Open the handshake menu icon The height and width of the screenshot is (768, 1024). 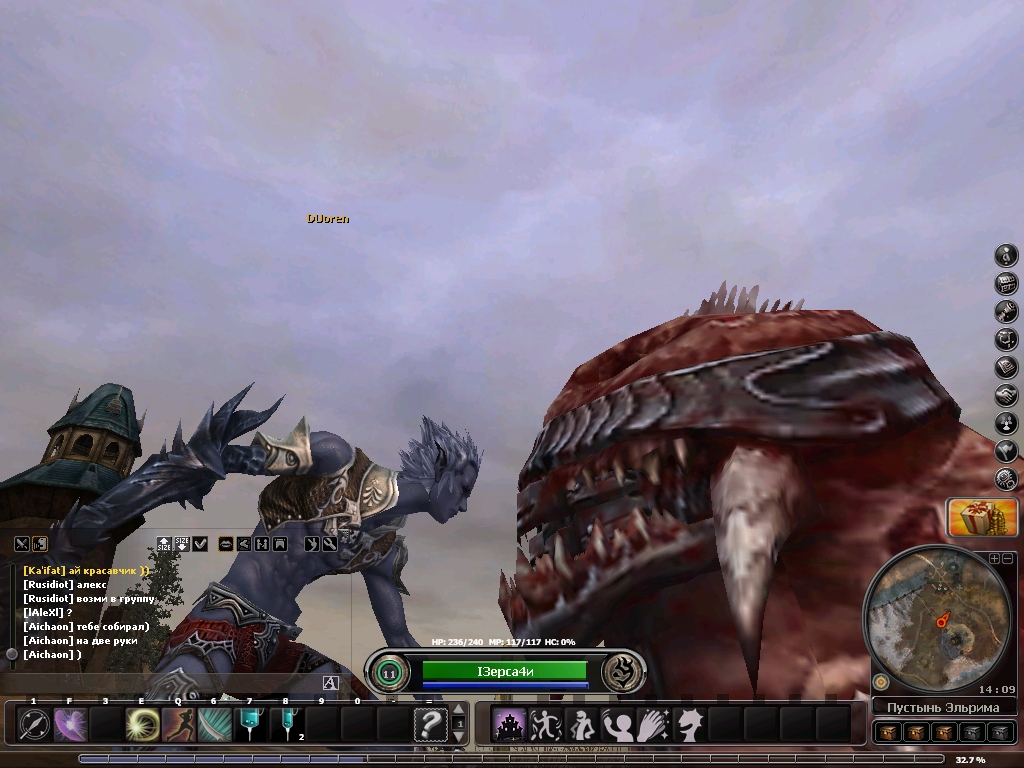pyautogui.click(x=1006, y=396)
